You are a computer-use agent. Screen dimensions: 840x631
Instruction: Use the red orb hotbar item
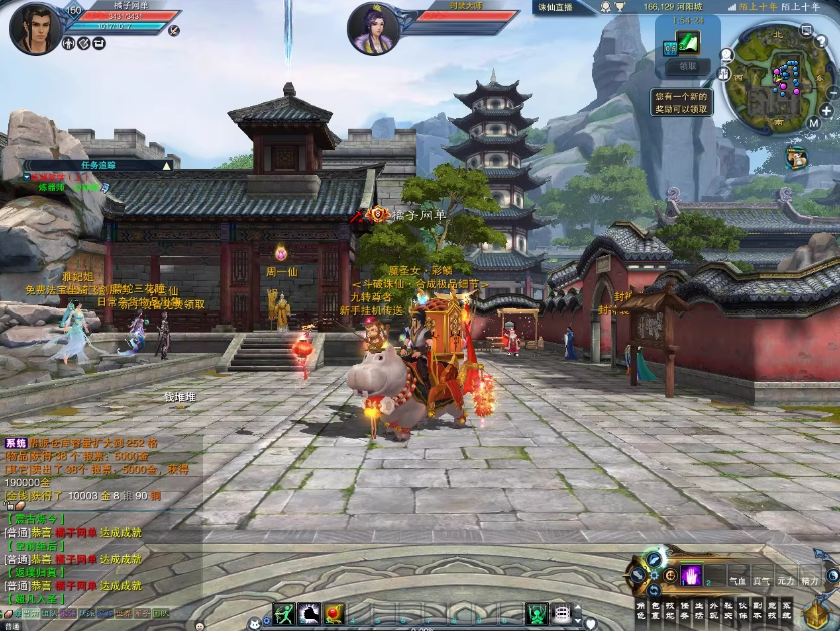[x=334, y=614]
